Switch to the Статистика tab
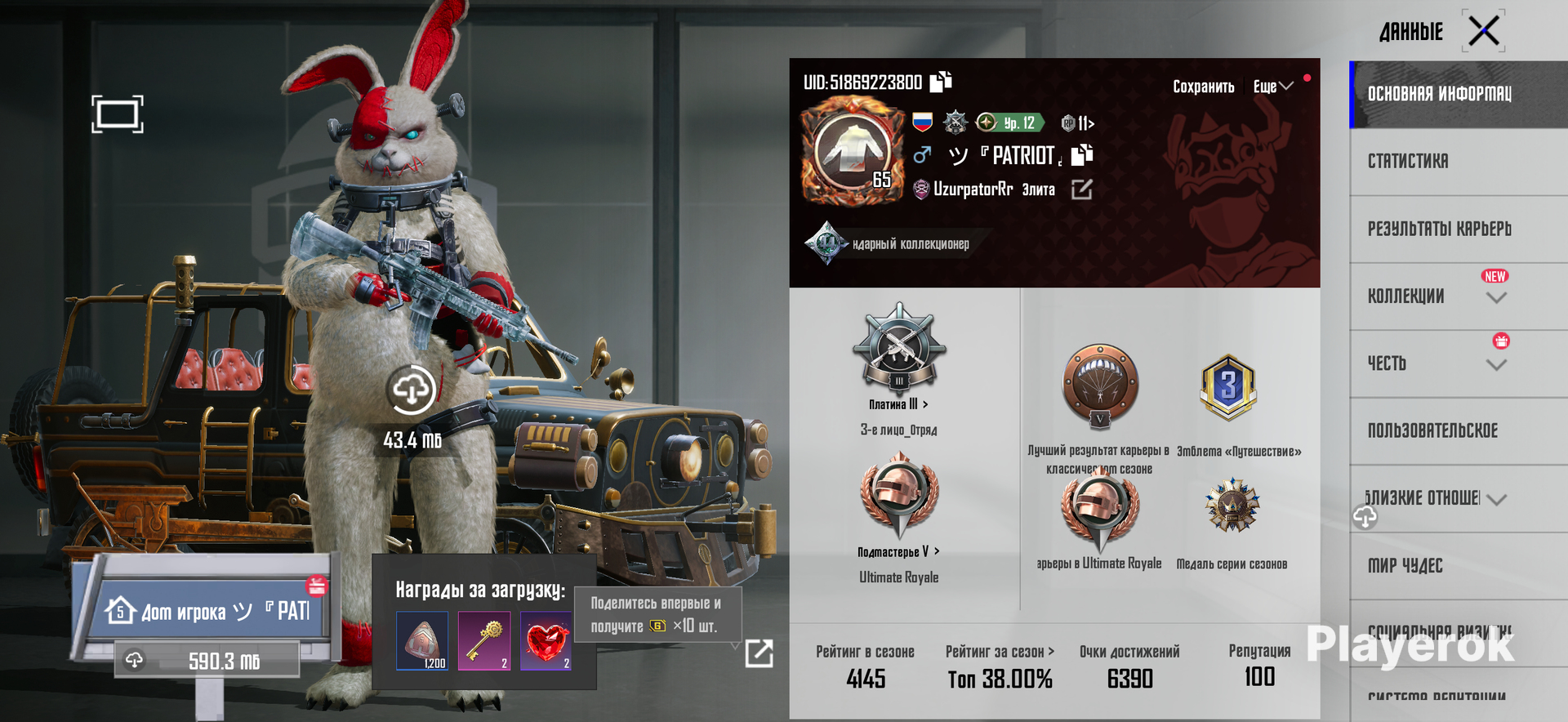This screenshot has width=1568, height=722. 1408,162
